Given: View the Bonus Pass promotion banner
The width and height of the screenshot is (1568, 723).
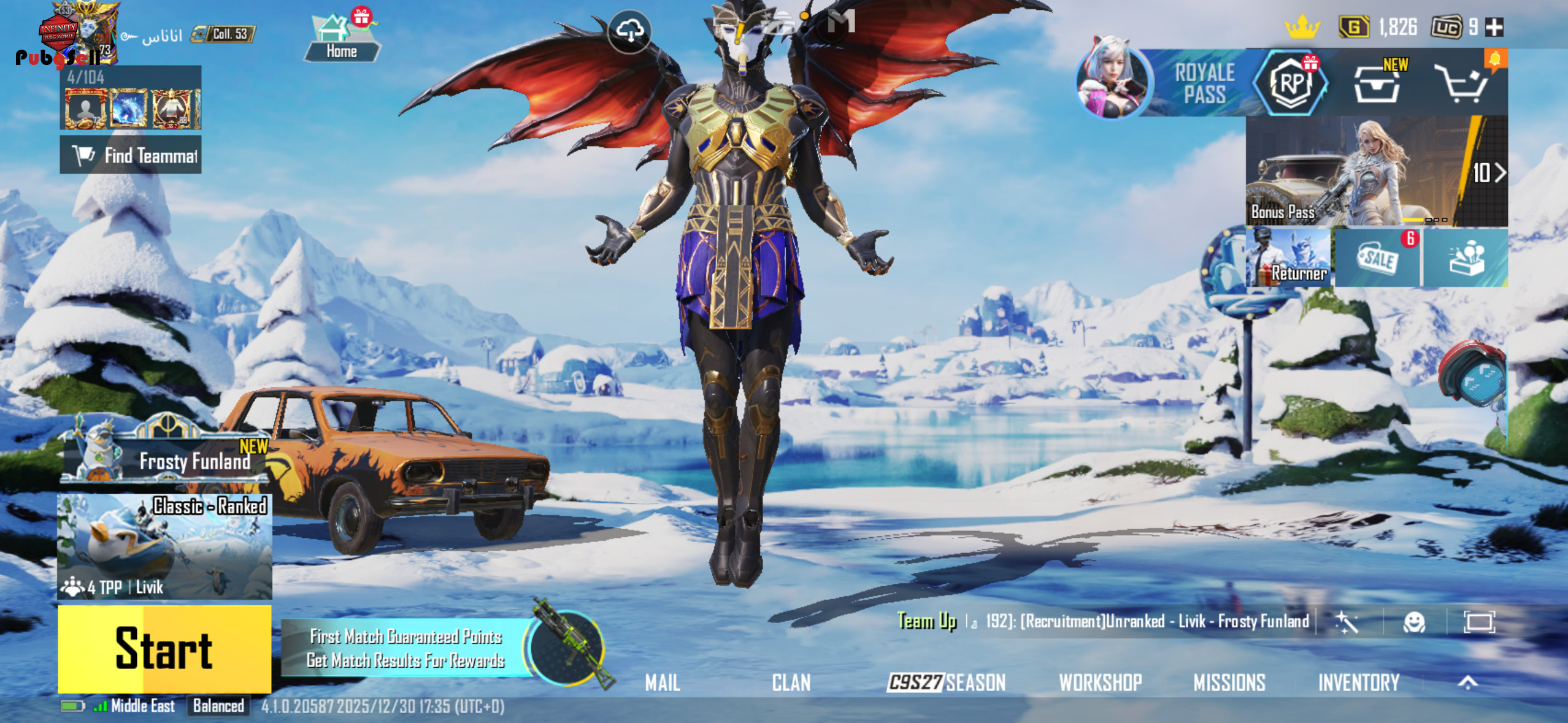Looking at the screenshot, I should point(1377,172).
